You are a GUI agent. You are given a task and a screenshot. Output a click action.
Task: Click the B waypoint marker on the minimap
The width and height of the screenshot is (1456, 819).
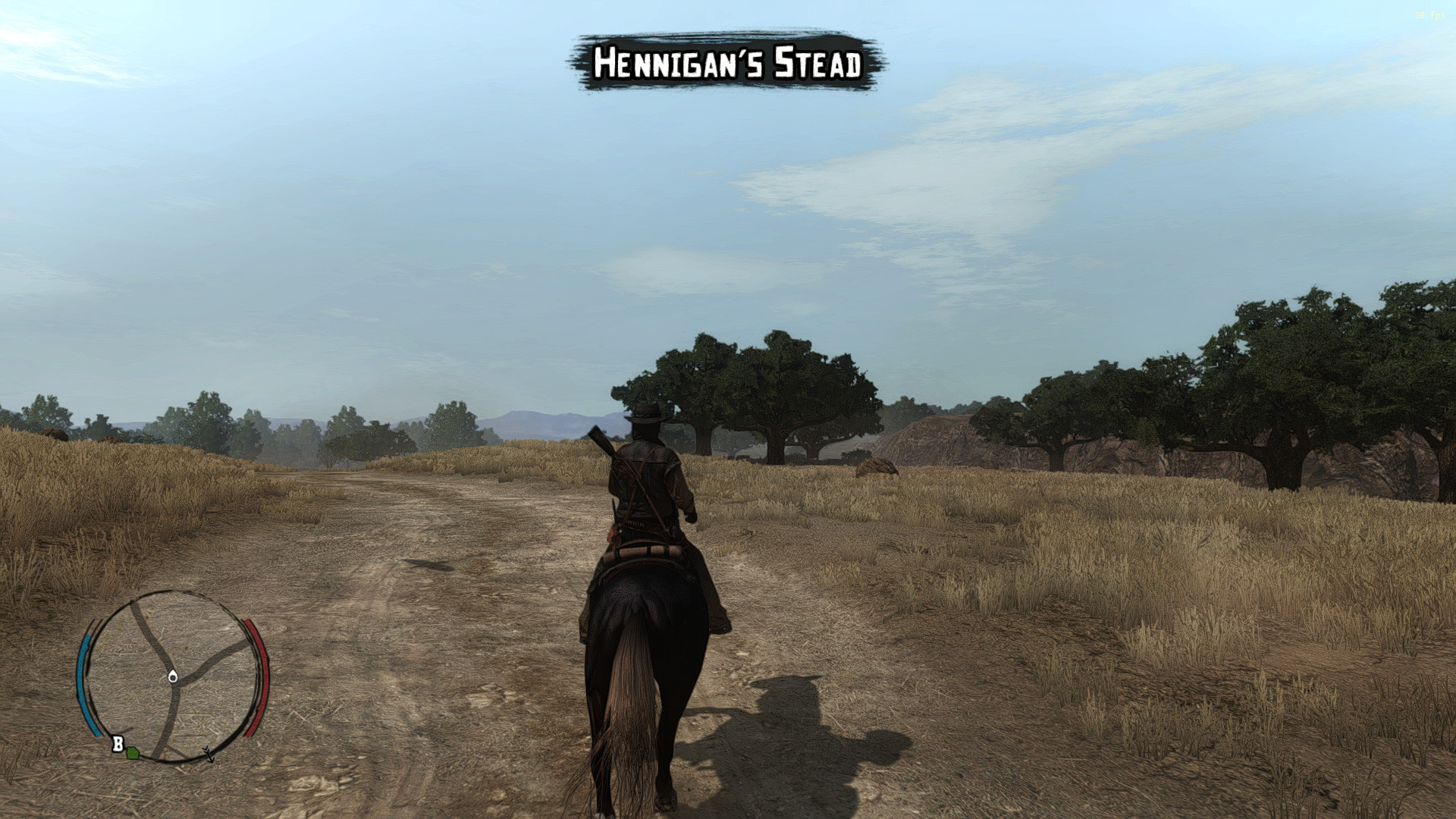click(x=118, y=742)
